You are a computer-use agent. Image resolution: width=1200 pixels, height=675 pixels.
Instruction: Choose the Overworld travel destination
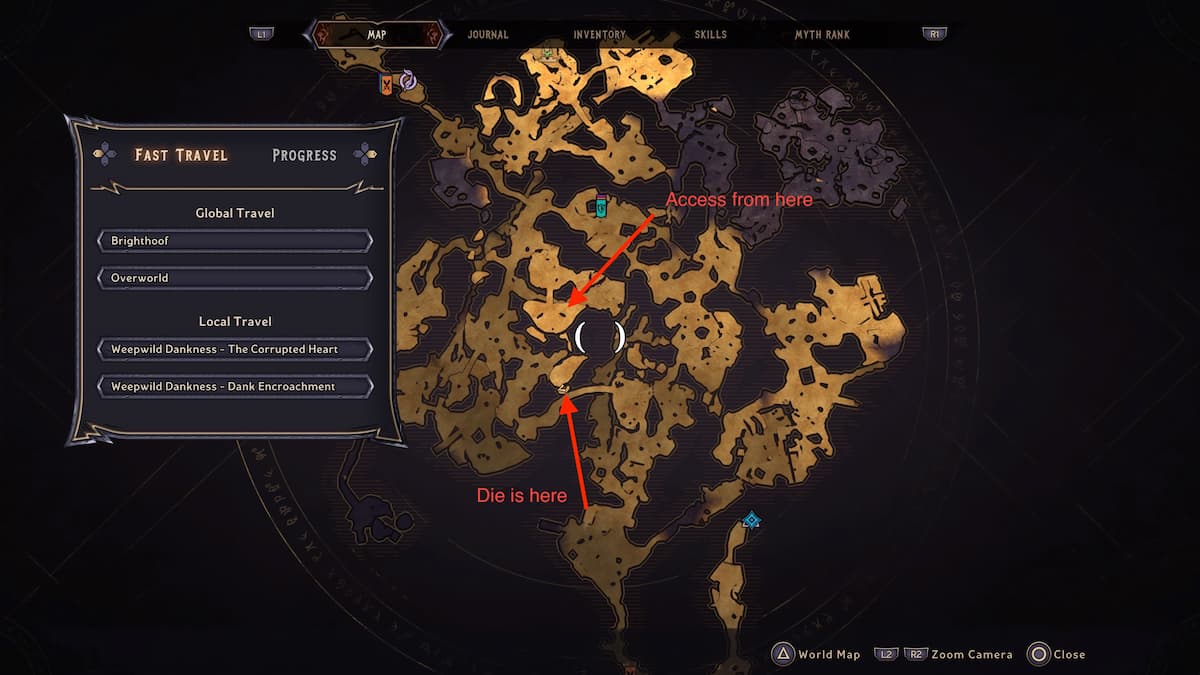click(235, 278)
